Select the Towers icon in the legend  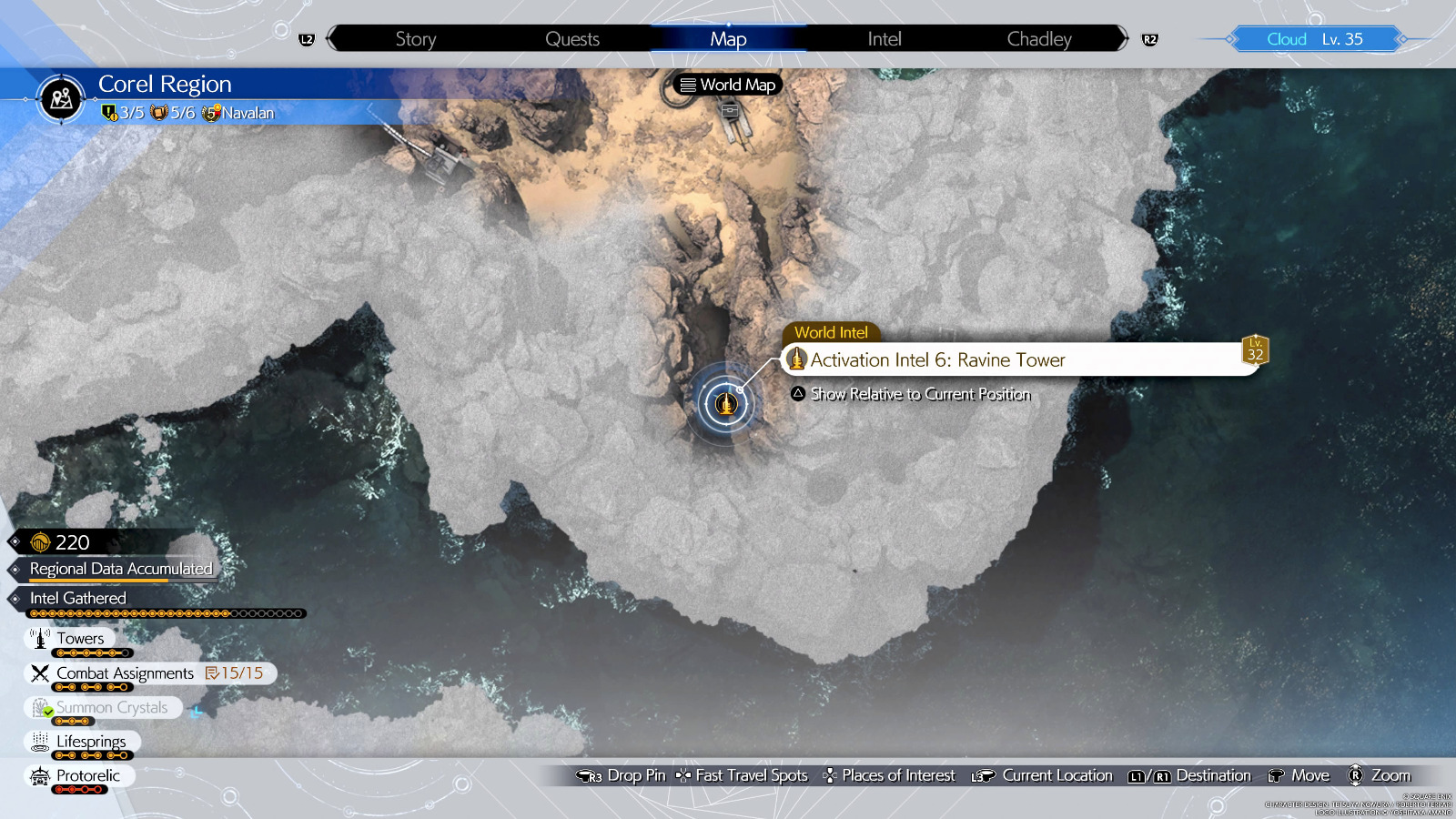(40, 638)
